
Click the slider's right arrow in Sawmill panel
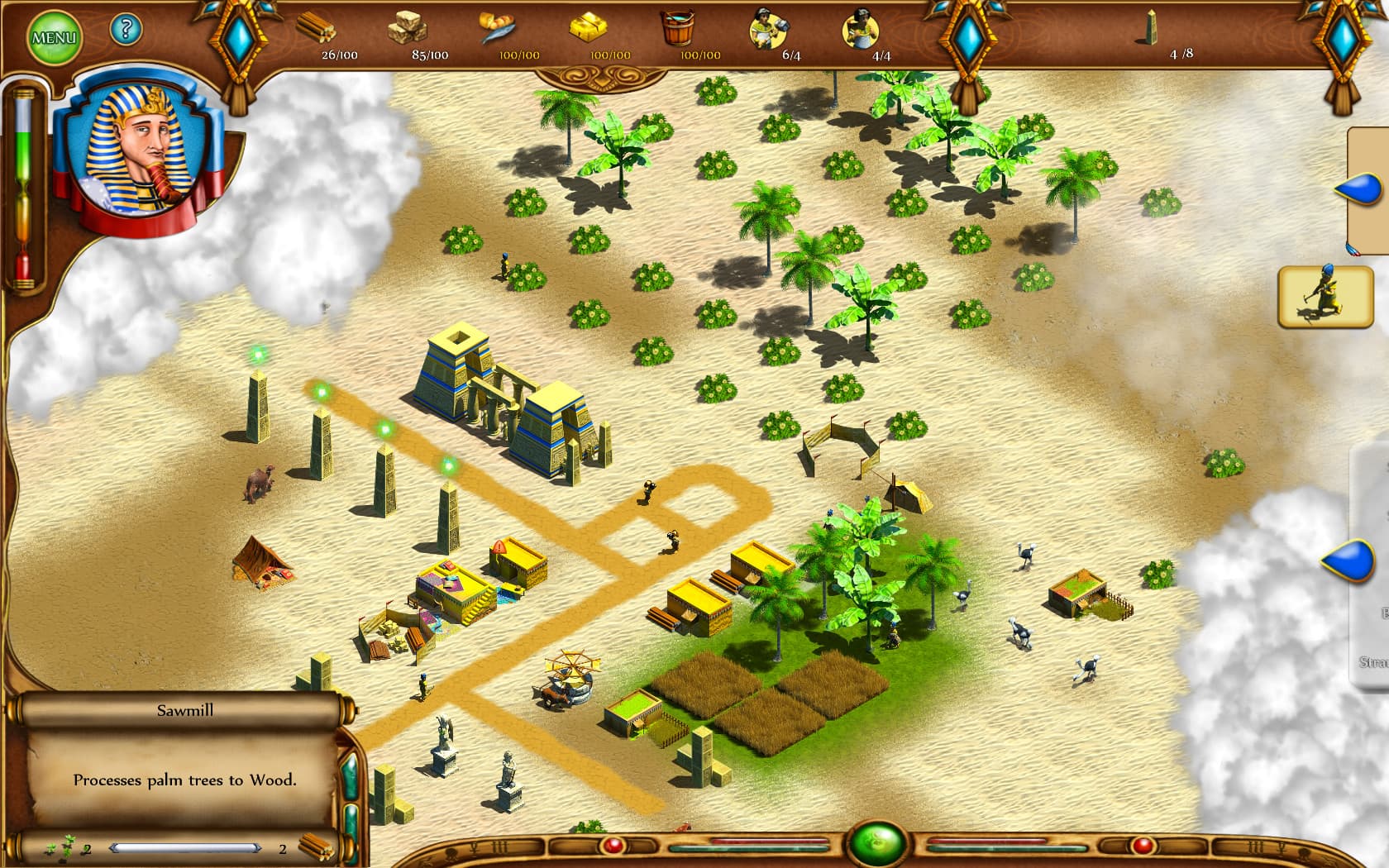tap(258, 847)
